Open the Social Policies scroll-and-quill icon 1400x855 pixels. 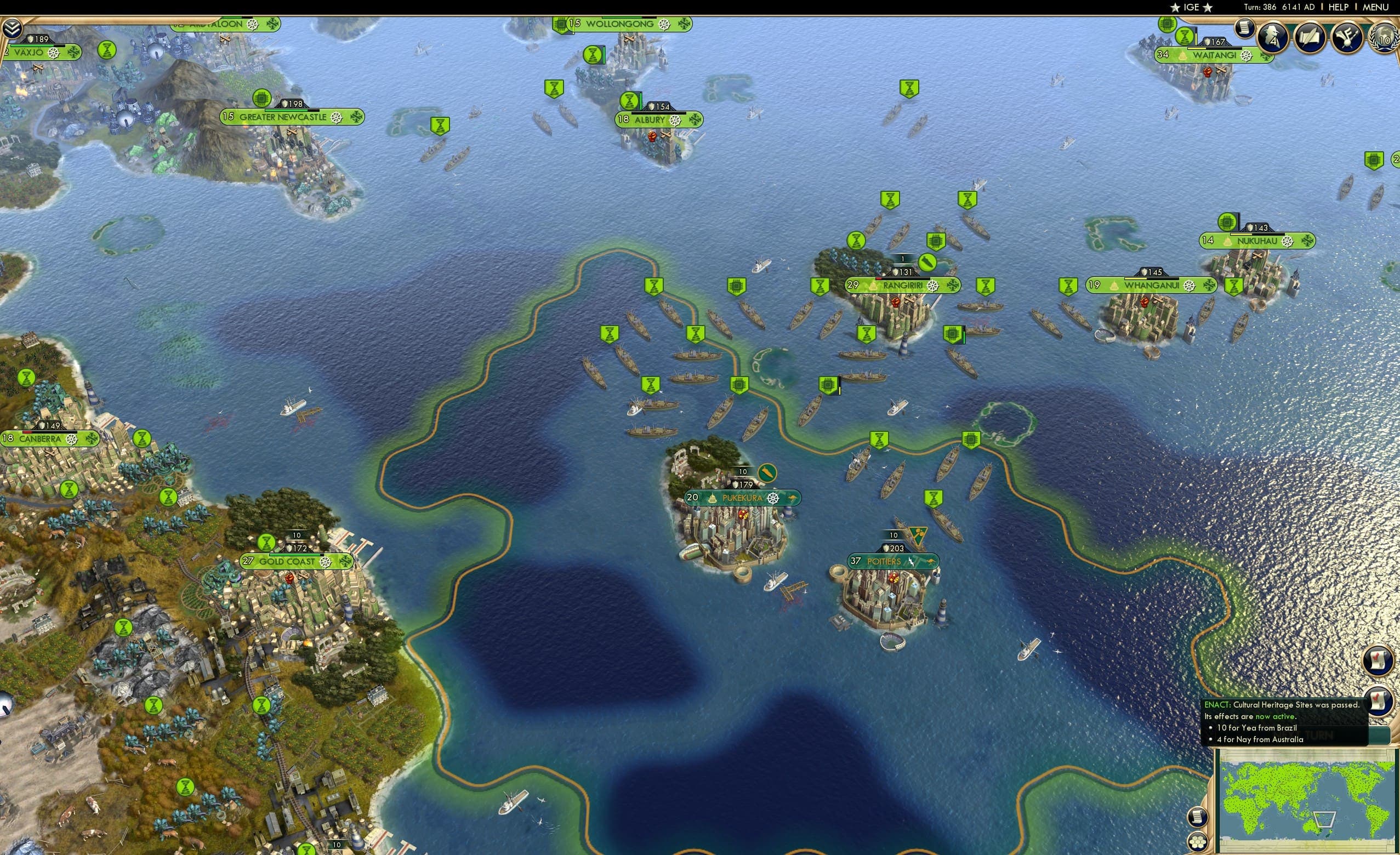point(1311,37)
